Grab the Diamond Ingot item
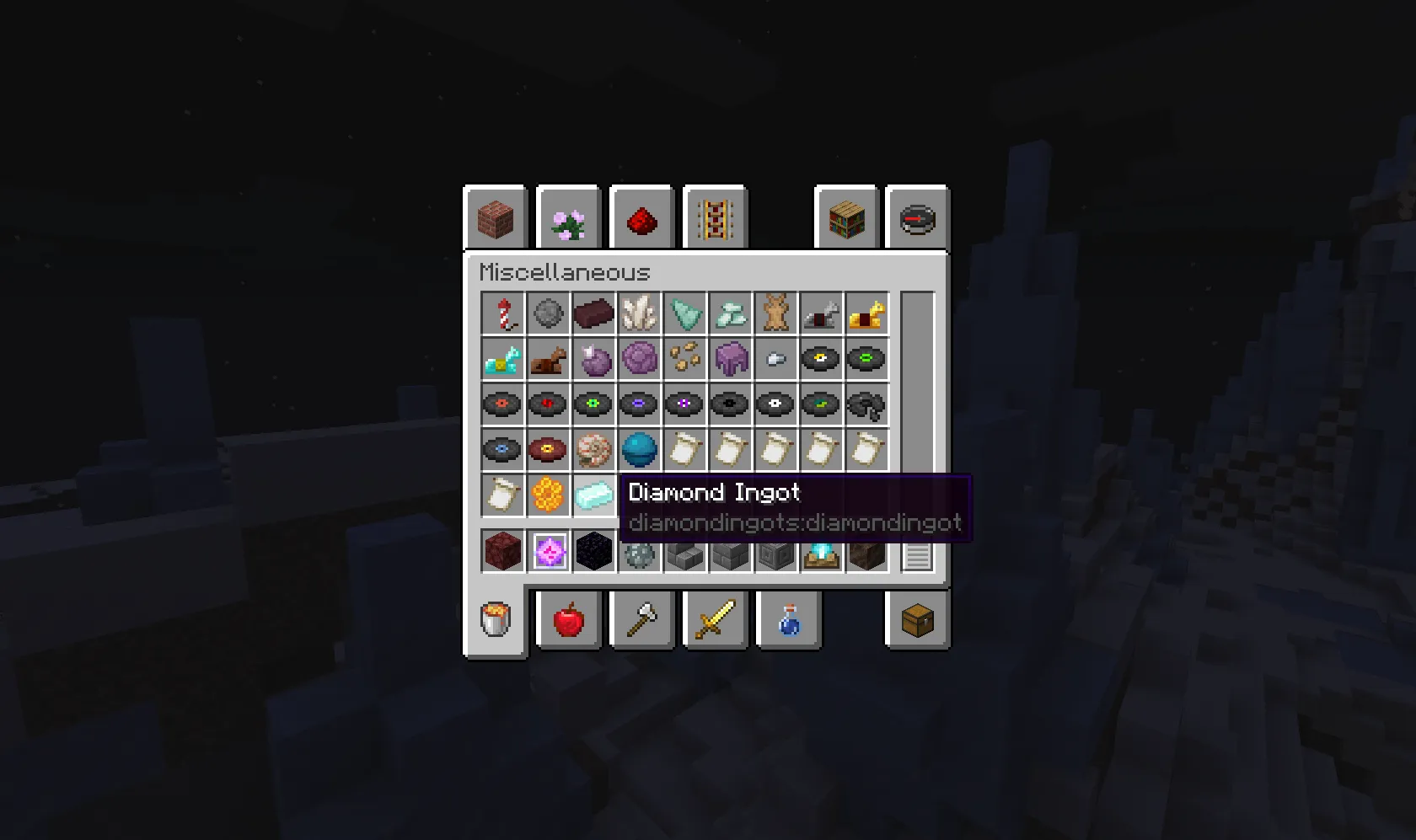This screenshot has height=840, width=1416. (x=594, y=495)
